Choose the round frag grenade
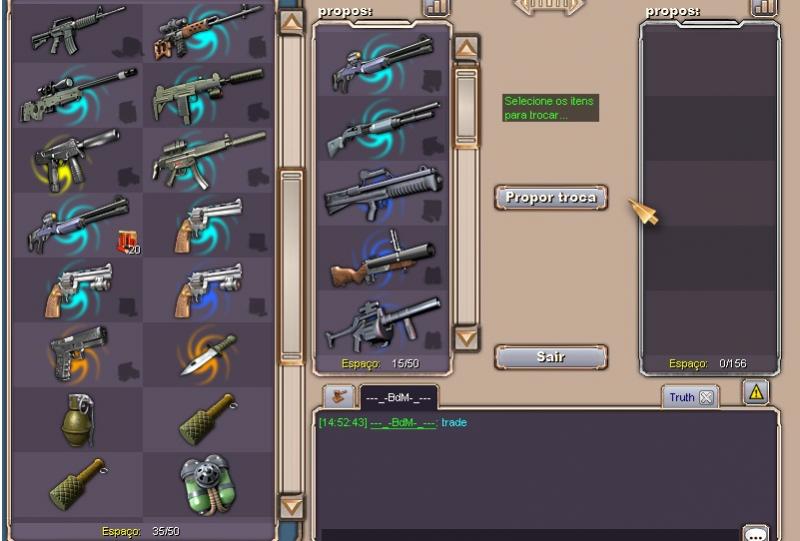Screen dimensions: 800x541 coord(77,417)
